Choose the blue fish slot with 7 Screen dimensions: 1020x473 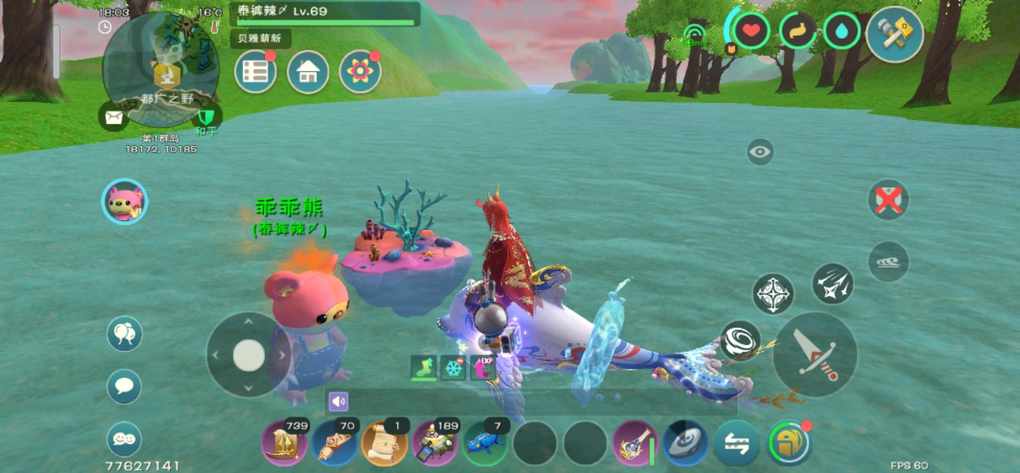[x=486, y=442]
